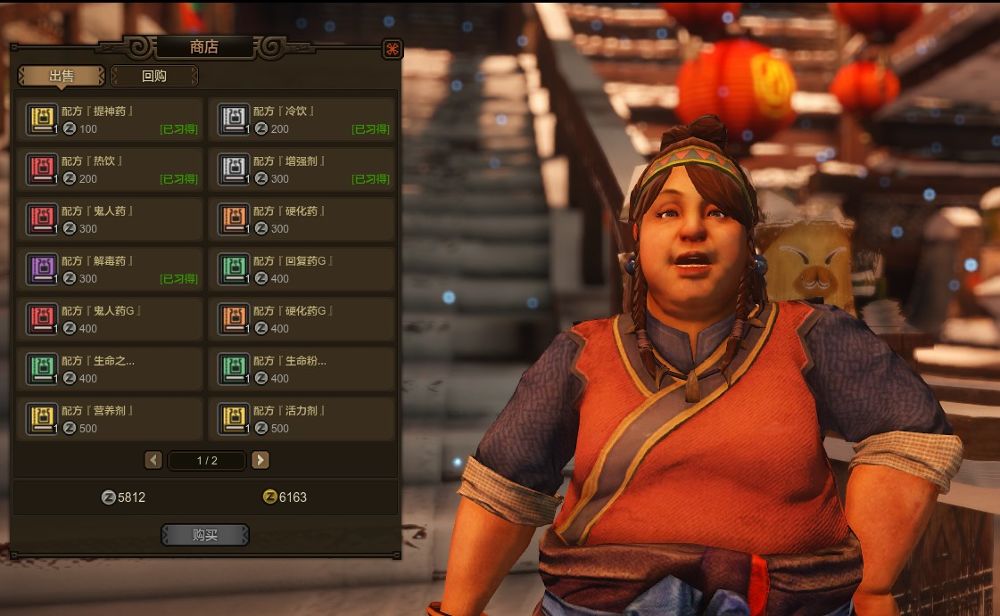Choose the 生命粉... recipe
Viewport: 1000px width, 616px height.
click(x=302, y=369)
